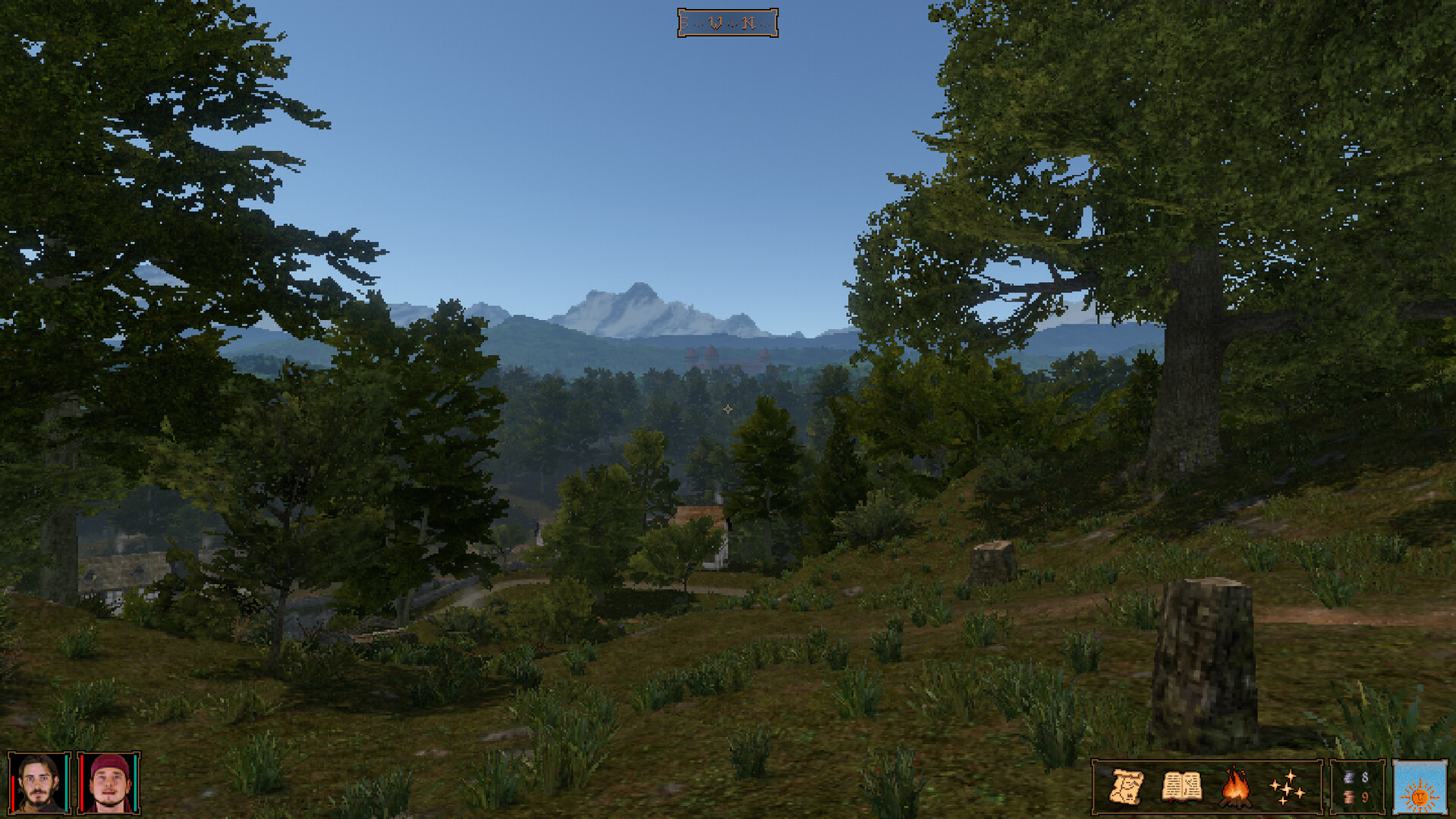Click the red health bar of the first character
Viewport: 1456px width, 819px height.
click(13, 792)
